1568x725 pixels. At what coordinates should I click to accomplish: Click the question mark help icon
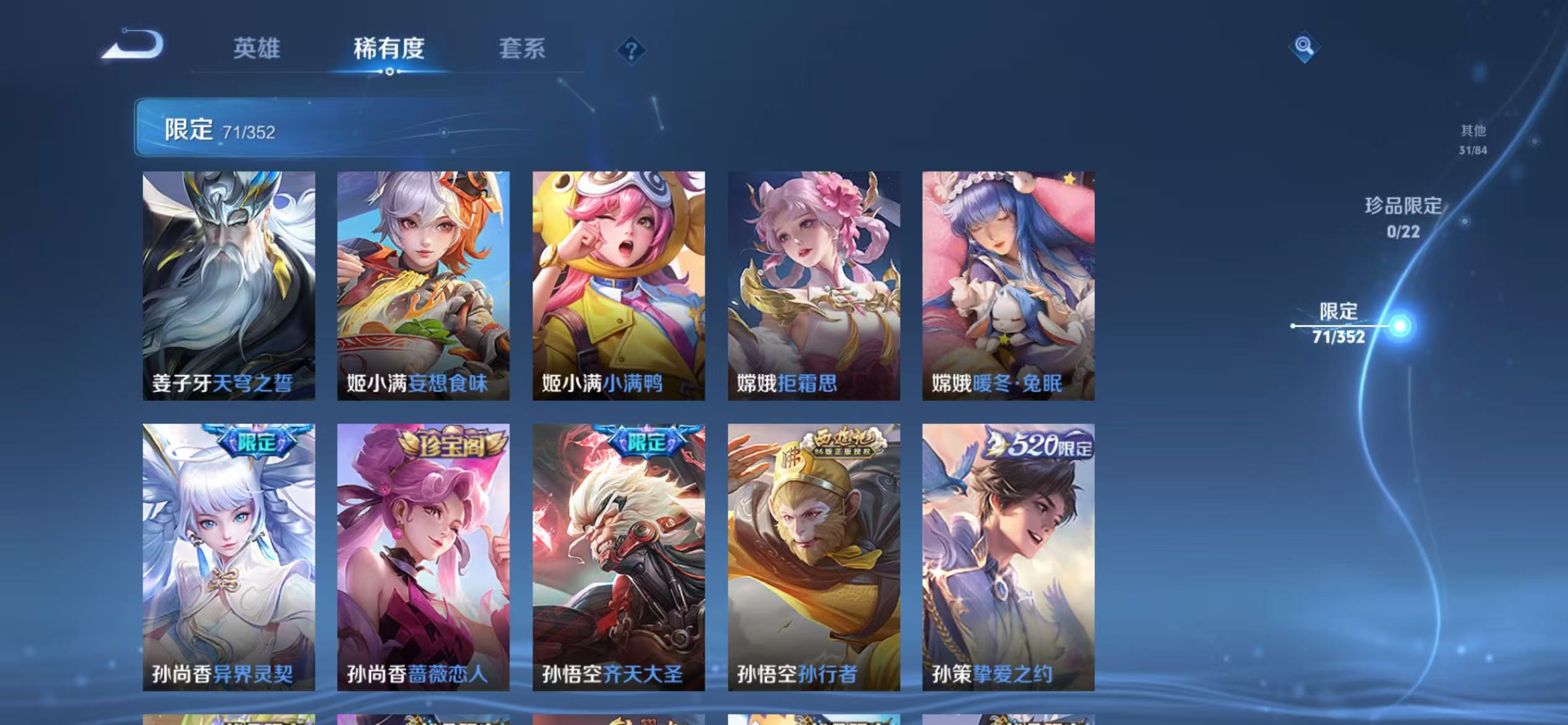[631, 51]
